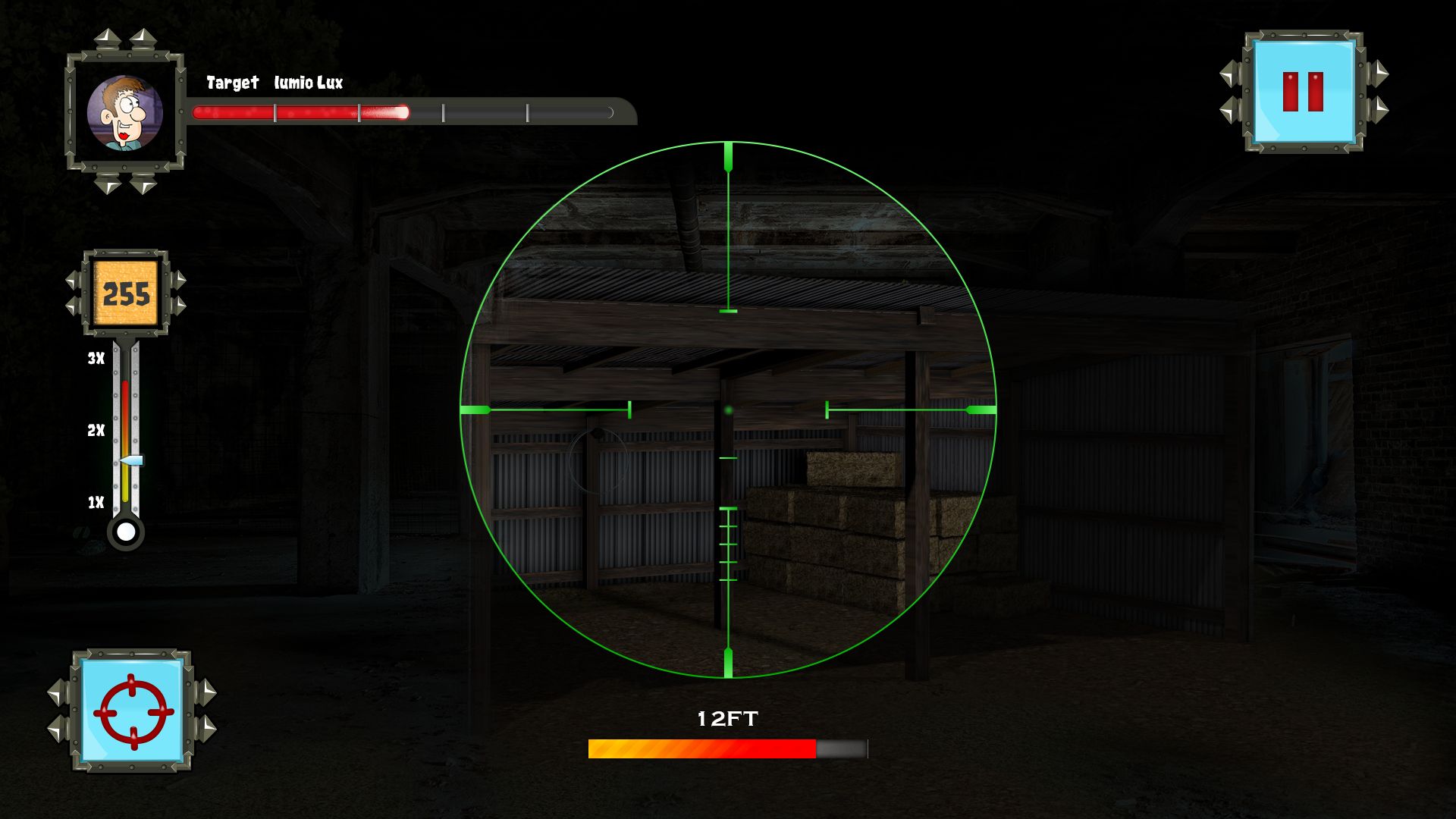This screenshot has height=819, width=1456.
Task: Pause the game with the red pause button
Action: click(x=1303, y=92)
